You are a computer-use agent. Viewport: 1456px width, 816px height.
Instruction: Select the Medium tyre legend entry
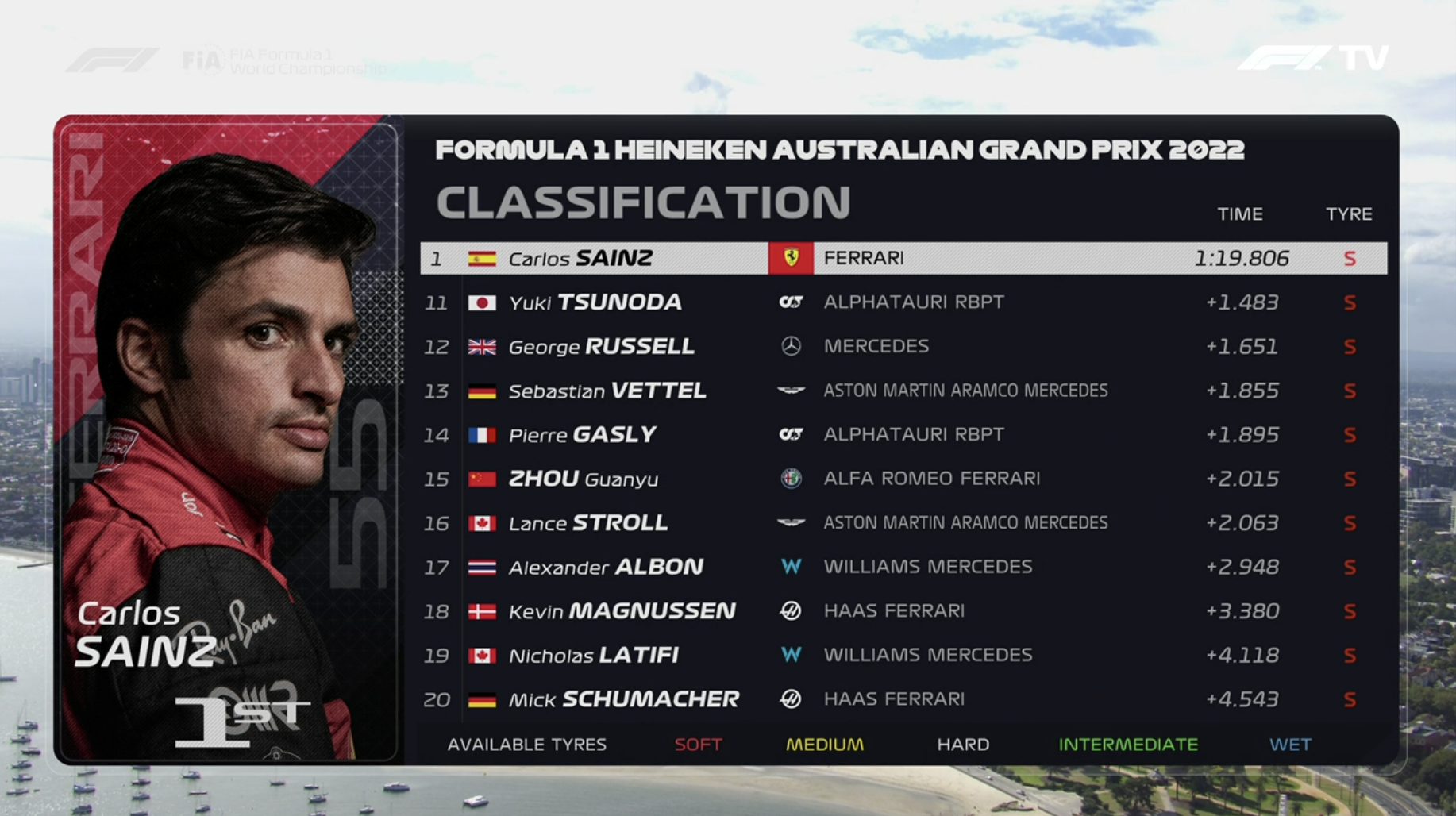tap(824, 745)
